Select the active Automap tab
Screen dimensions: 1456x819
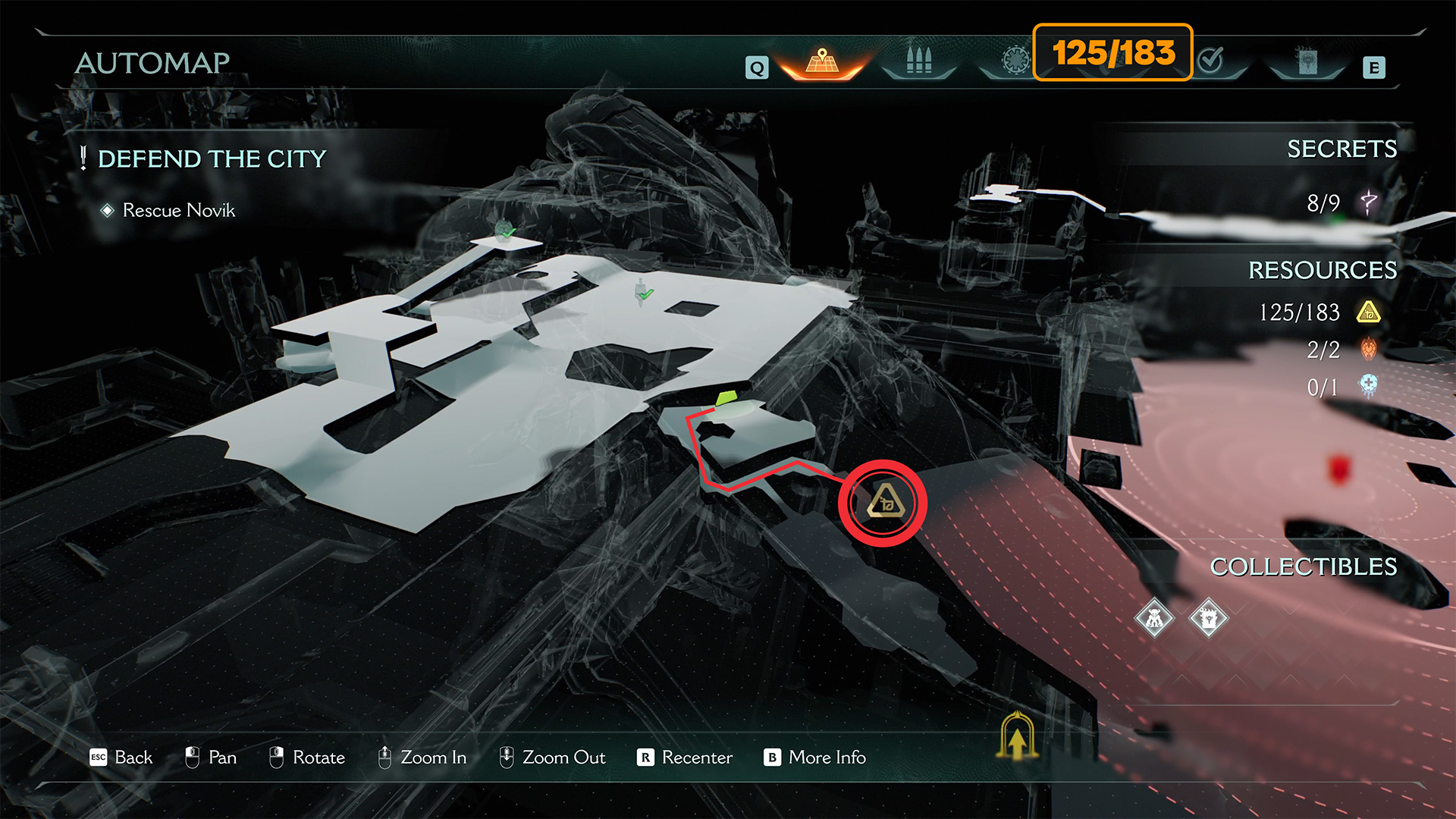822,61
